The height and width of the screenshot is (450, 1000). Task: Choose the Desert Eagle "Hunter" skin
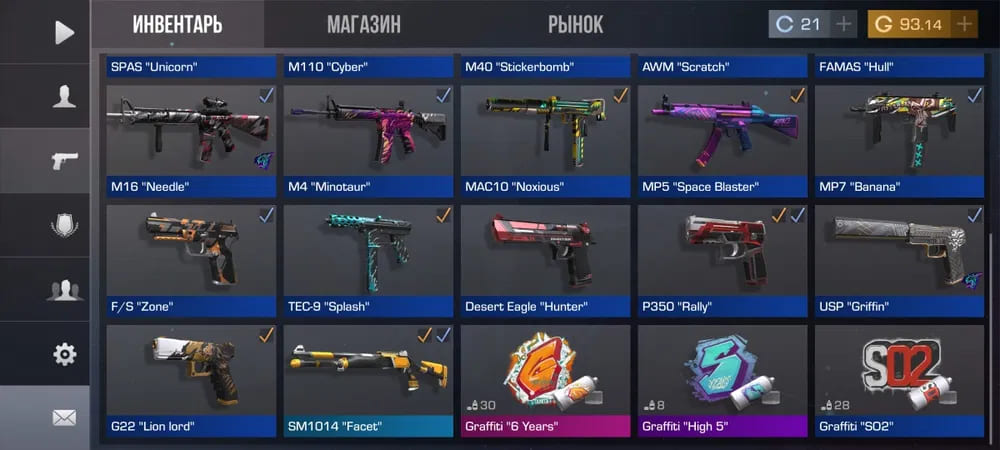click(546, 258)
